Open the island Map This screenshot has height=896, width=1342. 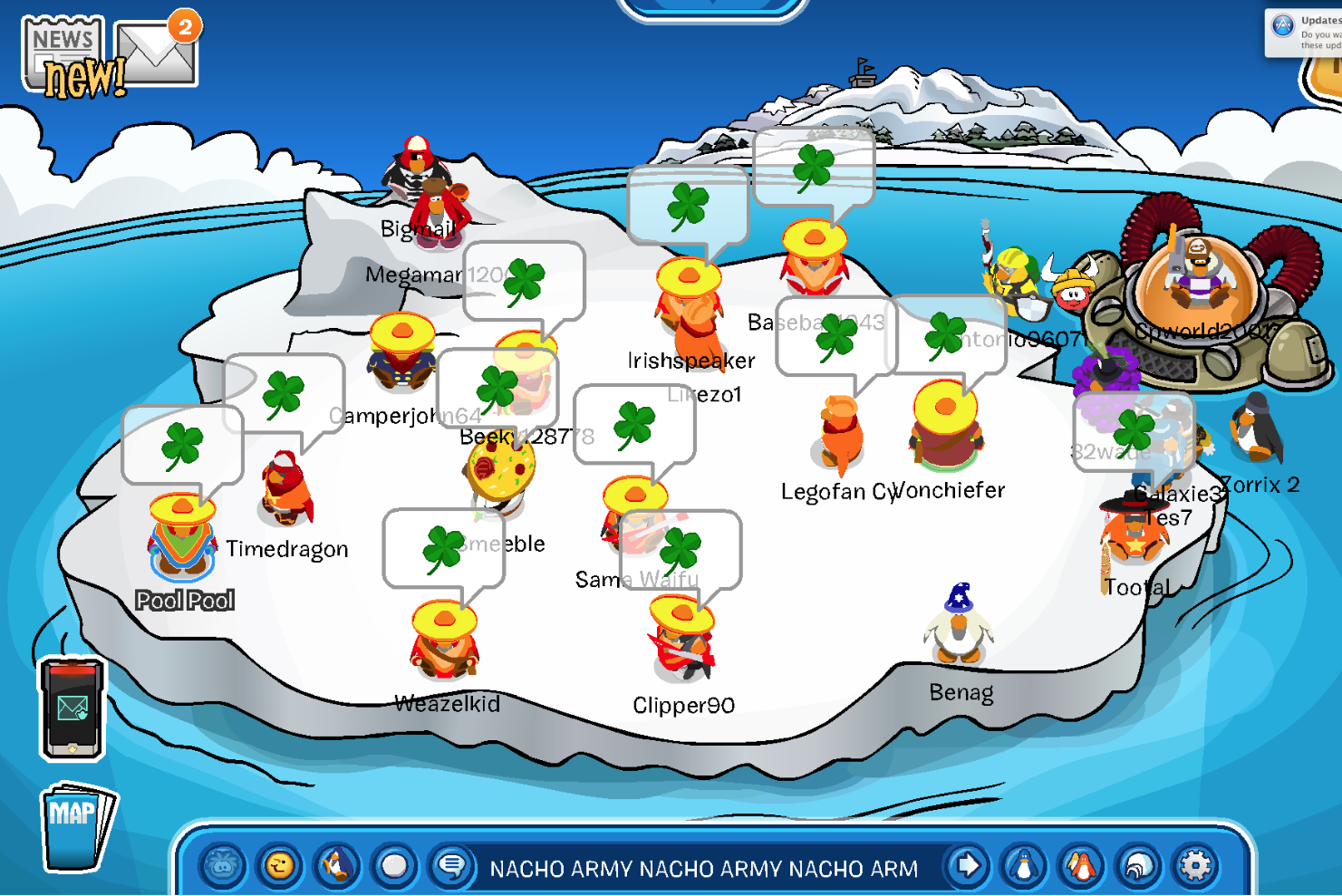[77, 826]
